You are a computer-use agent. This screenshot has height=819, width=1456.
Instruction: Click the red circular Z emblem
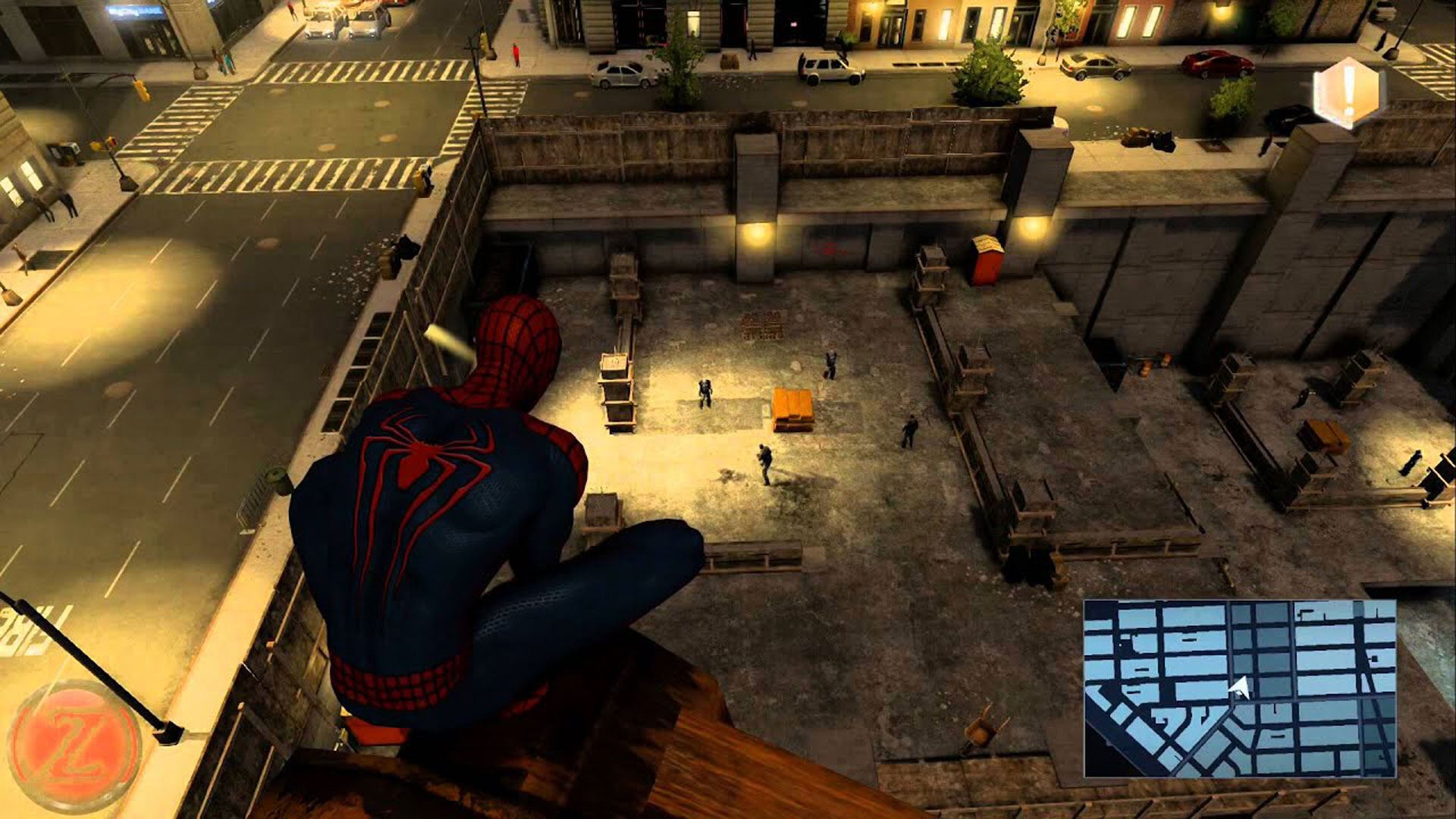click(x=75, y=747)
